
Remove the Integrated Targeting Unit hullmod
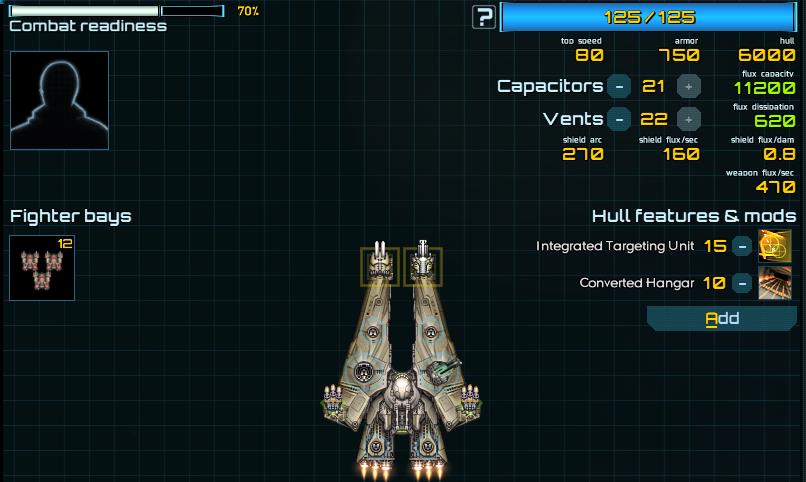tap(741, 246)
